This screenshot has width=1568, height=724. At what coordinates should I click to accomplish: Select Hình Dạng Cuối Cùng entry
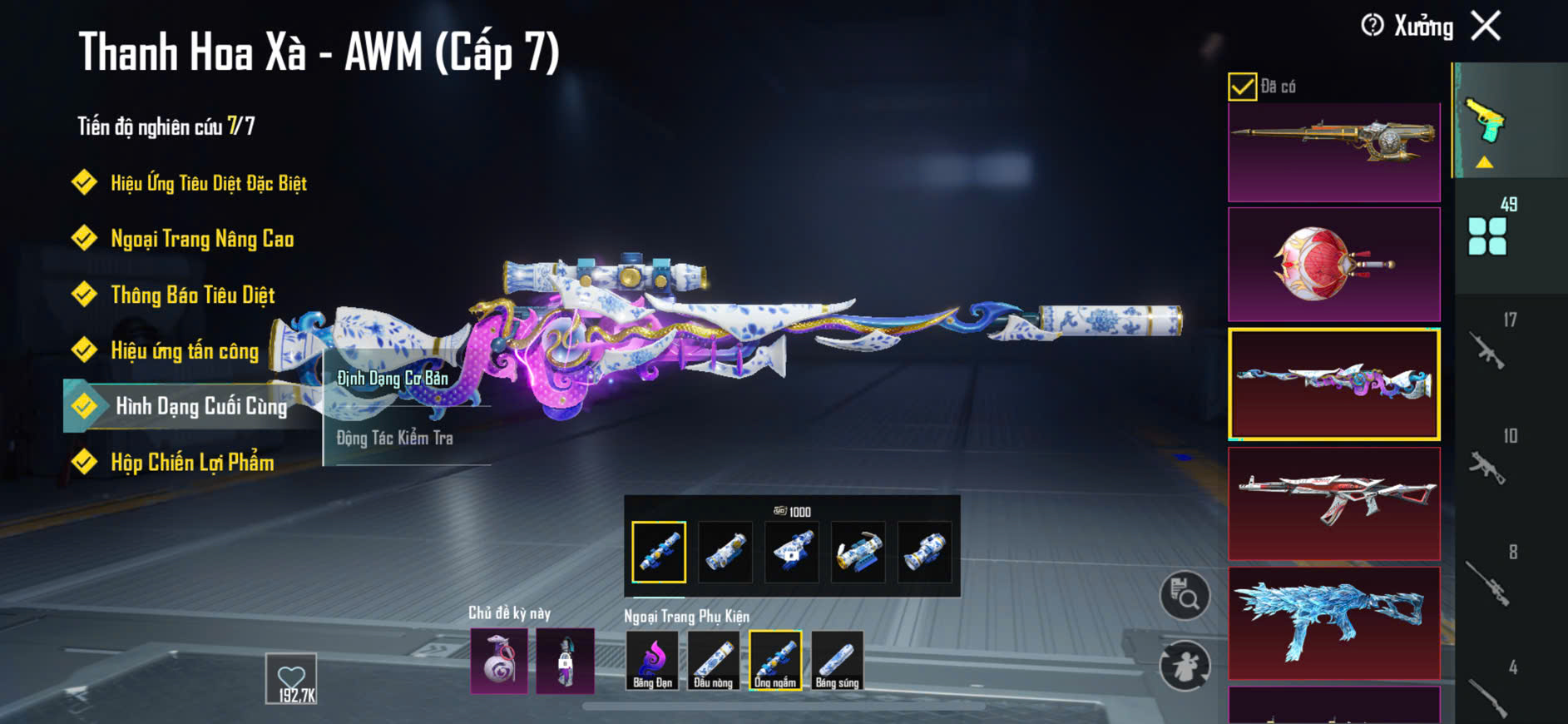click(200, 406)
